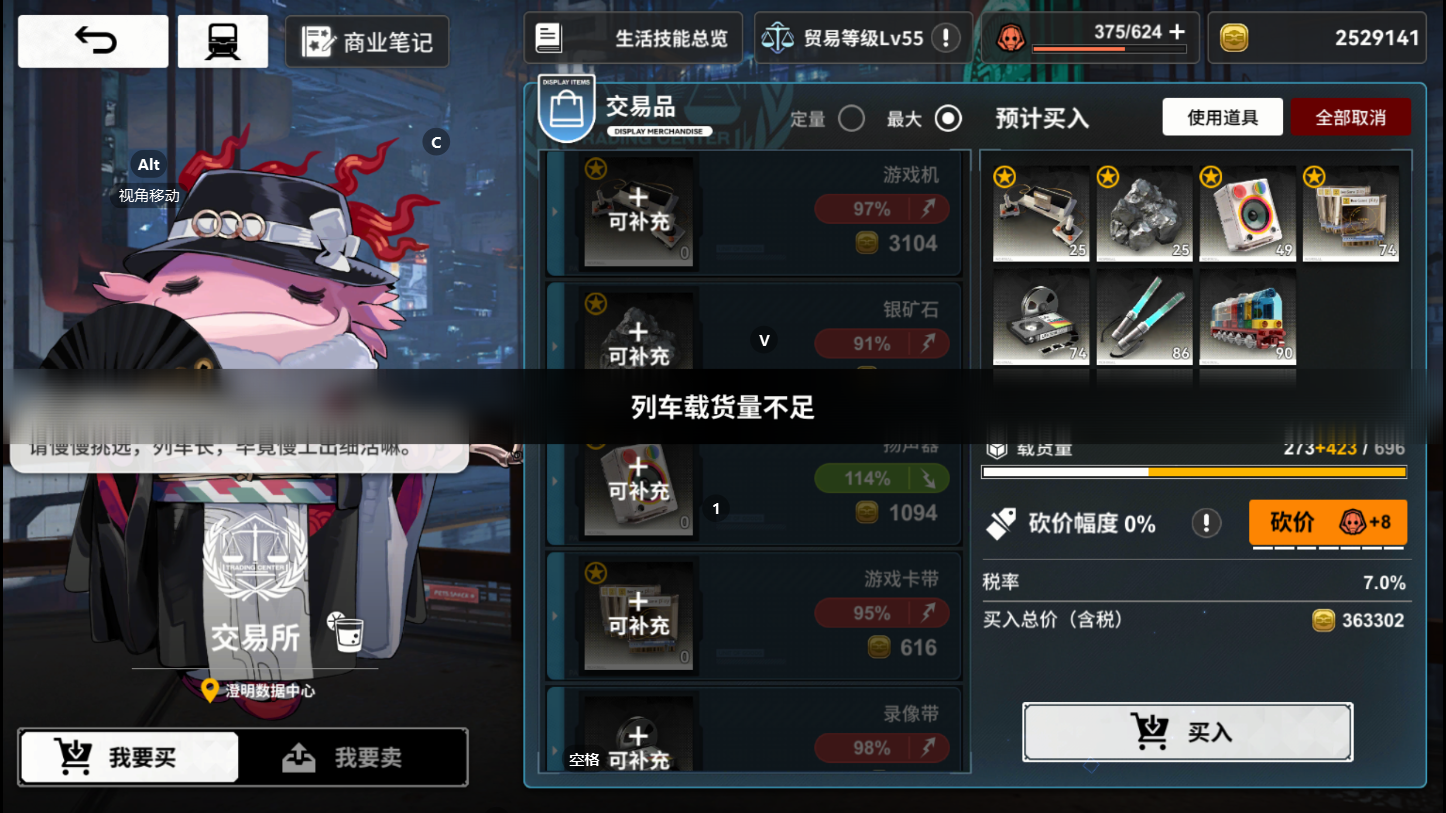
Task: Click the yellow location pin for 澄明数据中心
Action: [x=208, y=691]
